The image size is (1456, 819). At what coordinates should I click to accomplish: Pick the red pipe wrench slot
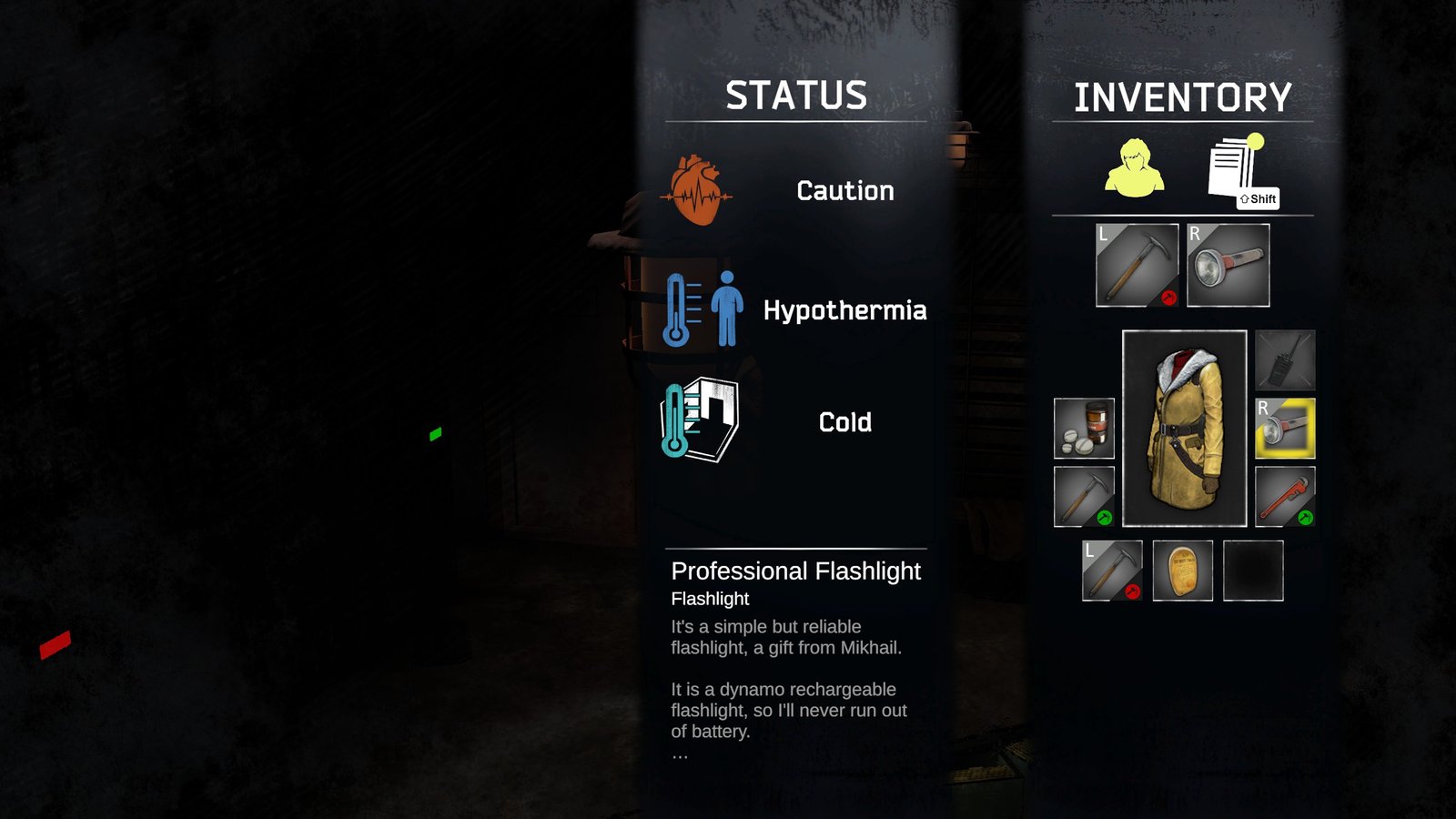tap(1285, 497)
